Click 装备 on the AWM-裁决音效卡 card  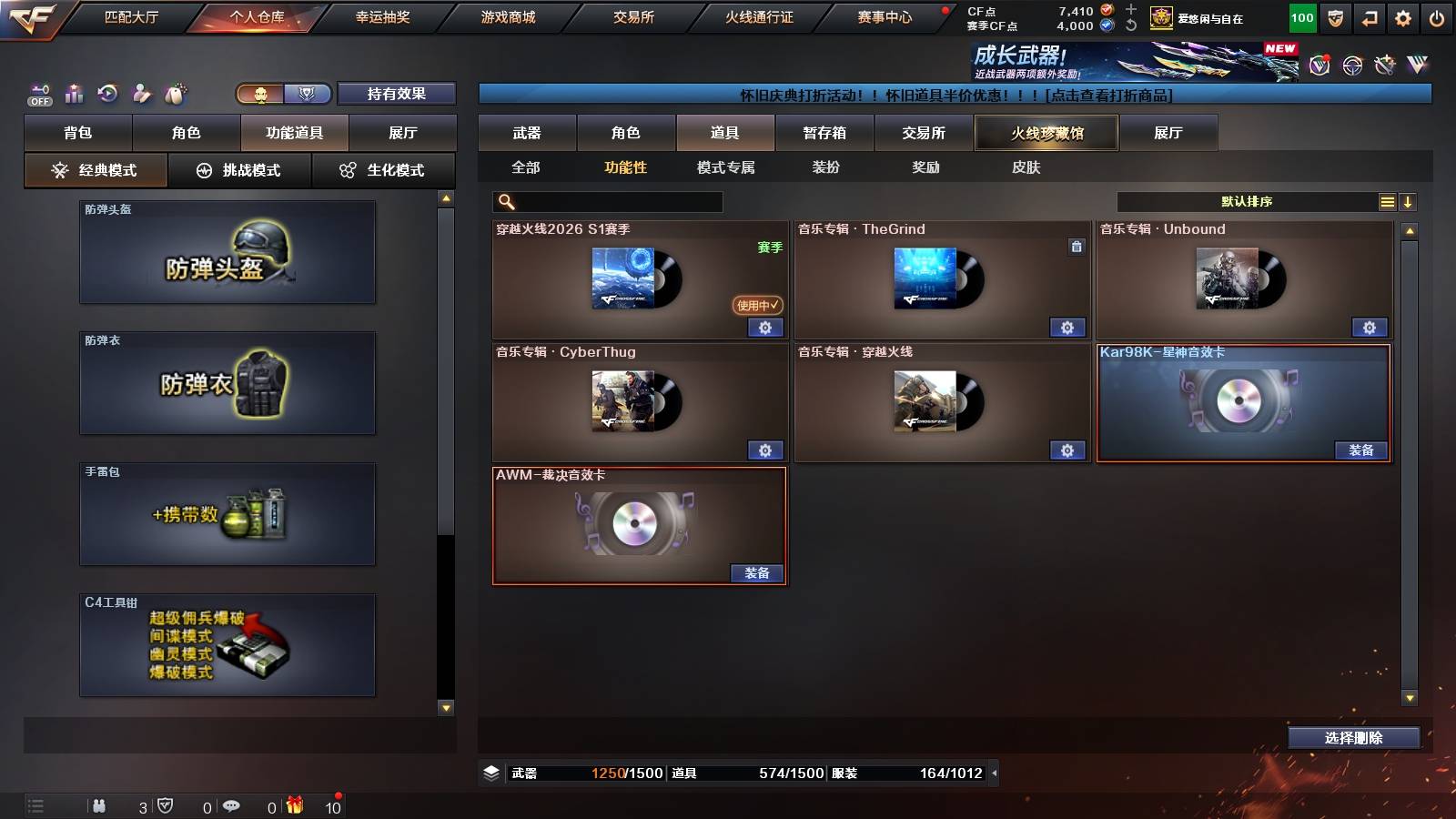click(756, 572)
